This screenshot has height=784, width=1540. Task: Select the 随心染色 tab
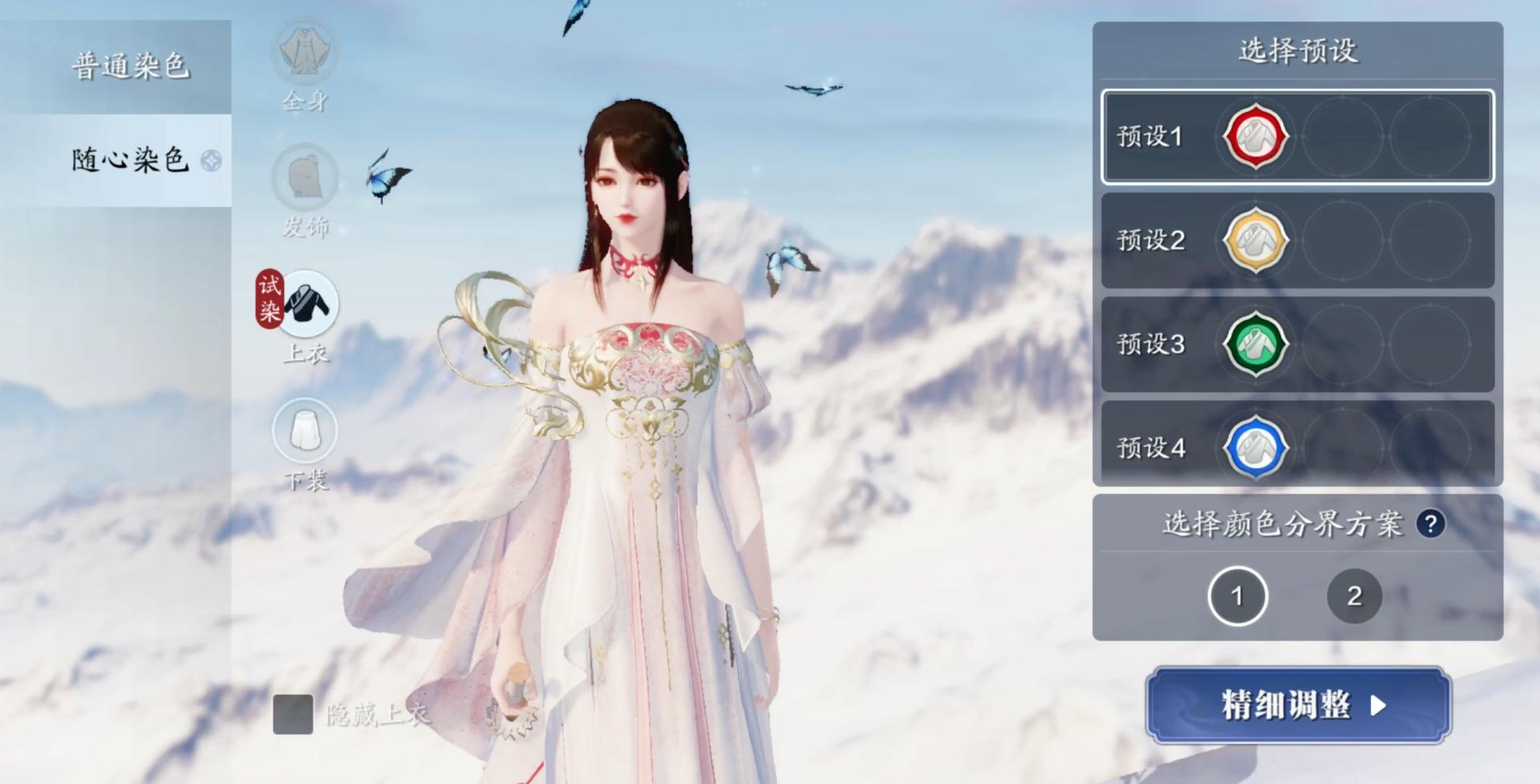pyautogui.click(x=130, y=160)
